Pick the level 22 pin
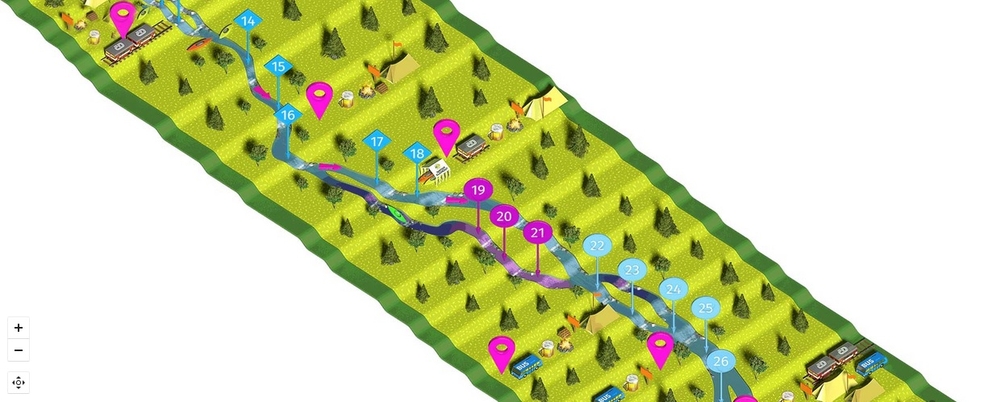The image size is (1000, 402). [597, 245]
